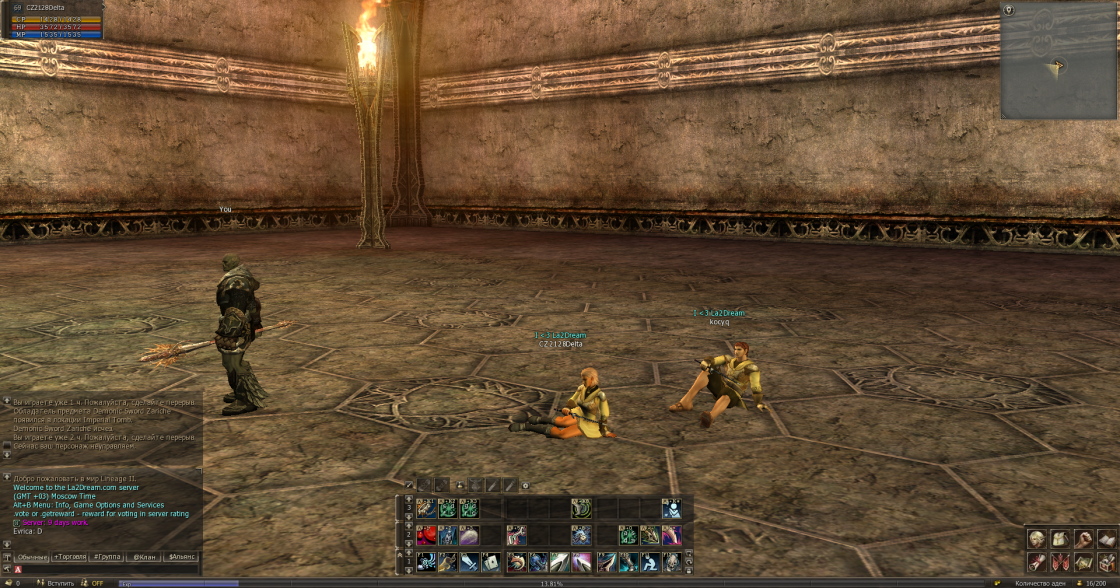Select the $Альянс chat tab
Screen dimensions: 1120x588
point(181,556)
